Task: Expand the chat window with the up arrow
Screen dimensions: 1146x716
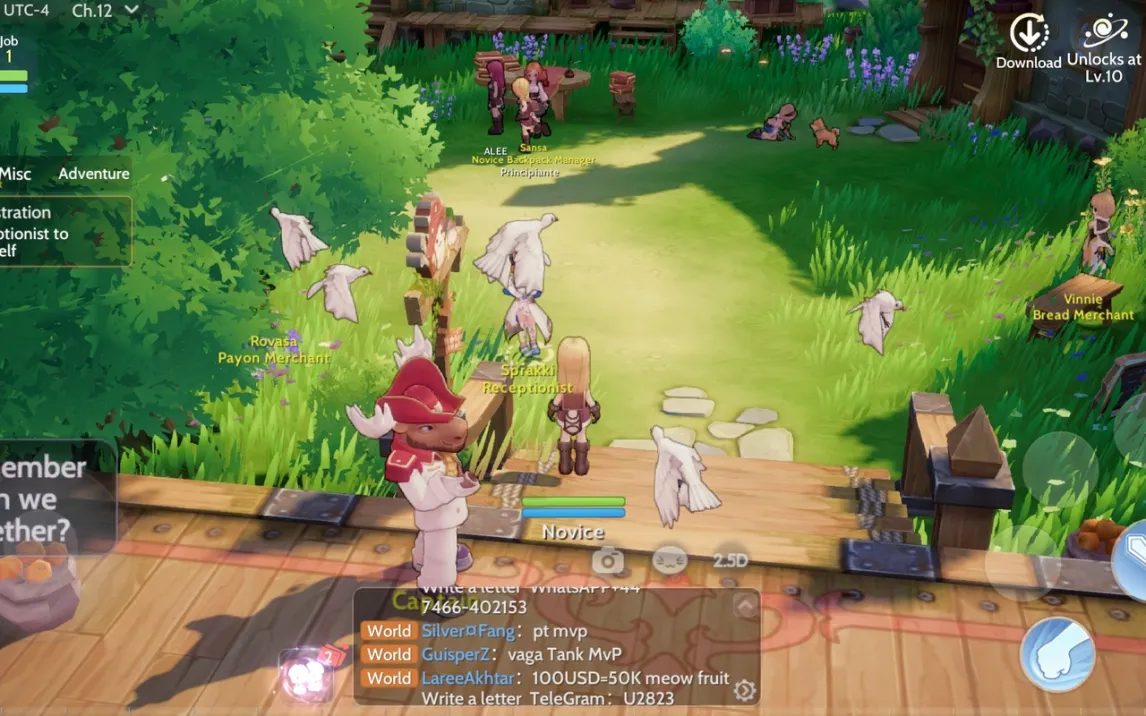Action: 745,606
